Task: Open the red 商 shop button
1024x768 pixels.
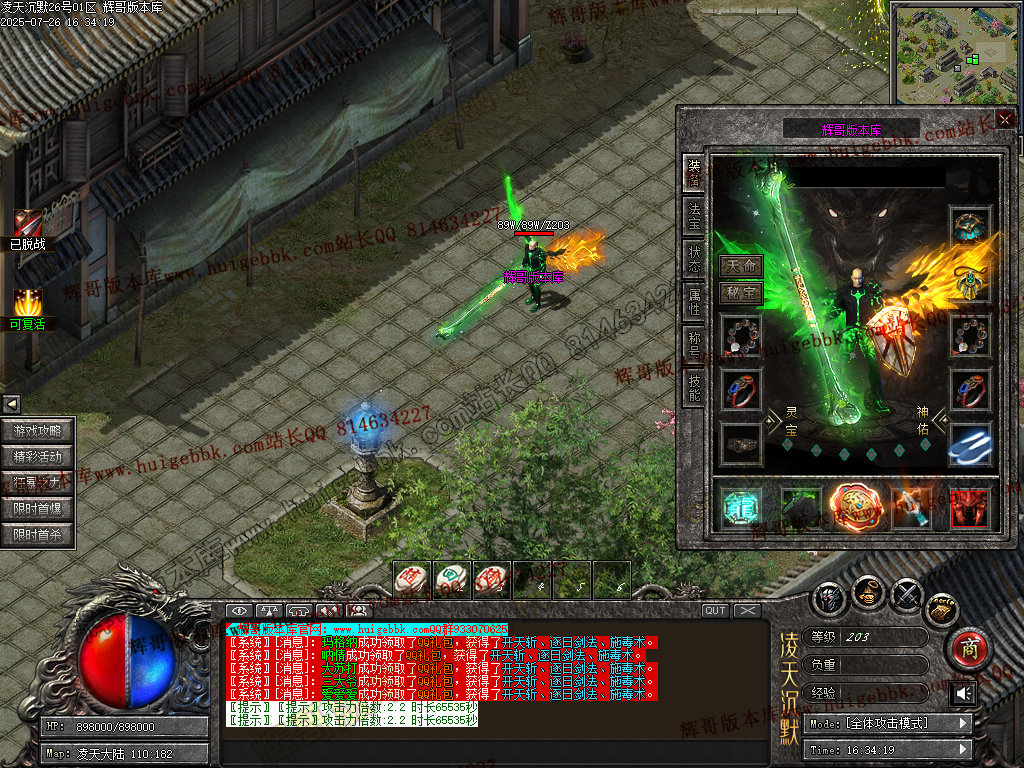Action: click(x=968, y=649)
